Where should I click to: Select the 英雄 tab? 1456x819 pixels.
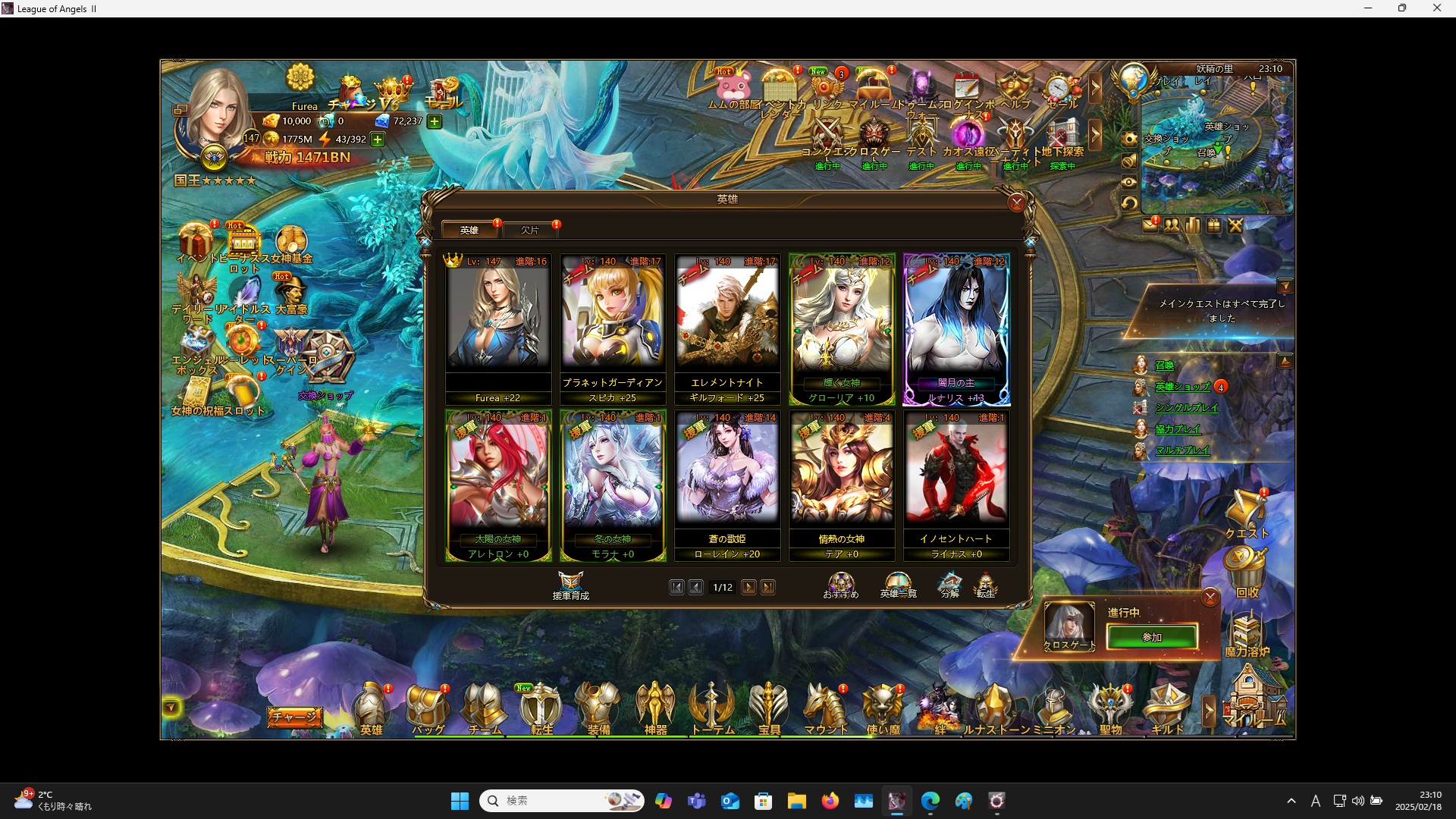point(470,230)
